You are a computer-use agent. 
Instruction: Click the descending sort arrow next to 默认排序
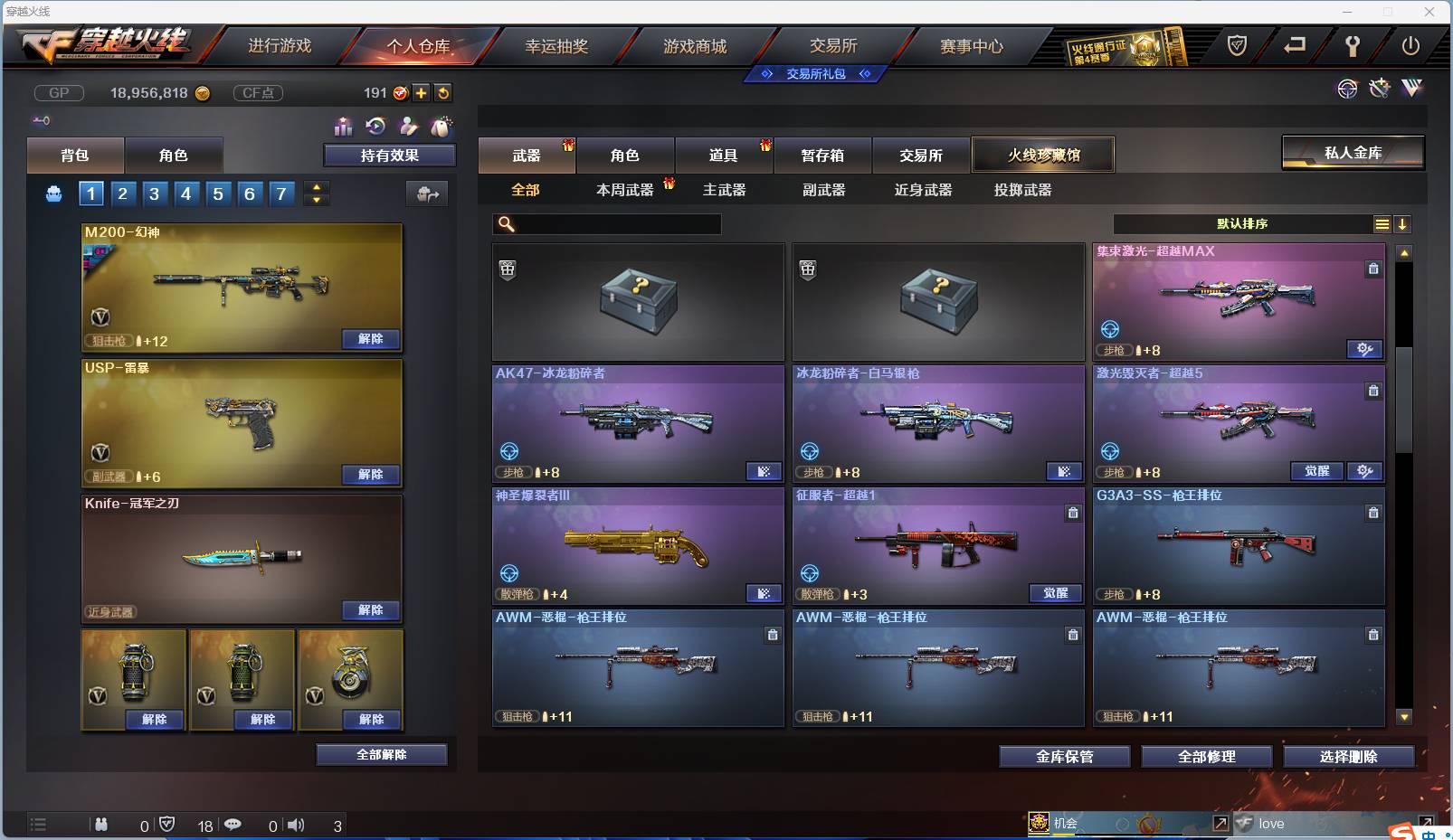coord(1403,223)
